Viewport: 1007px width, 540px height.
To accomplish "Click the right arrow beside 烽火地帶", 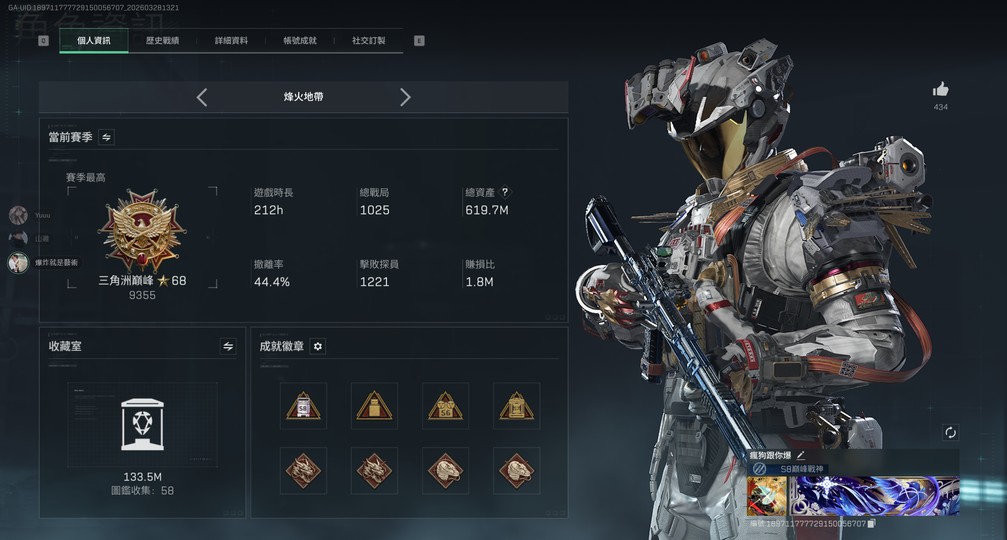I will tap(405, 97).
